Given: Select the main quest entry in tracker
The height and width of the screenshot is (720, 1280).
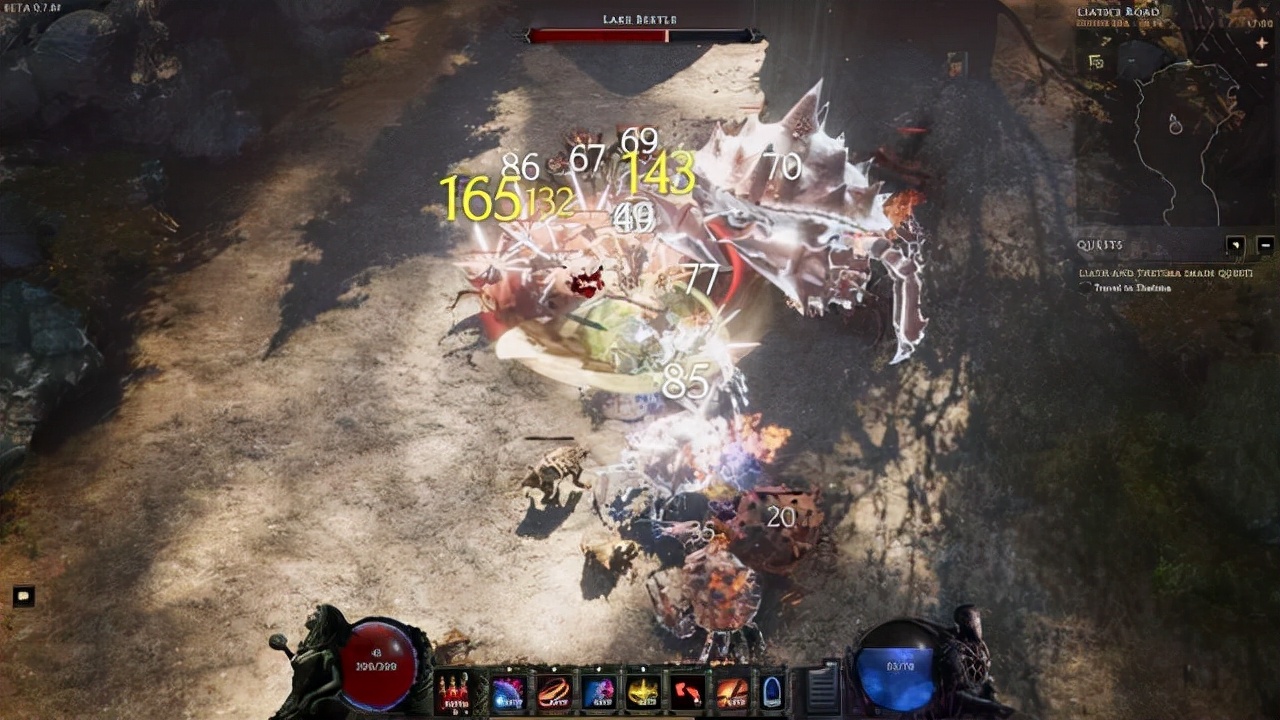Looking at the screenshot, I should 1165,272.
